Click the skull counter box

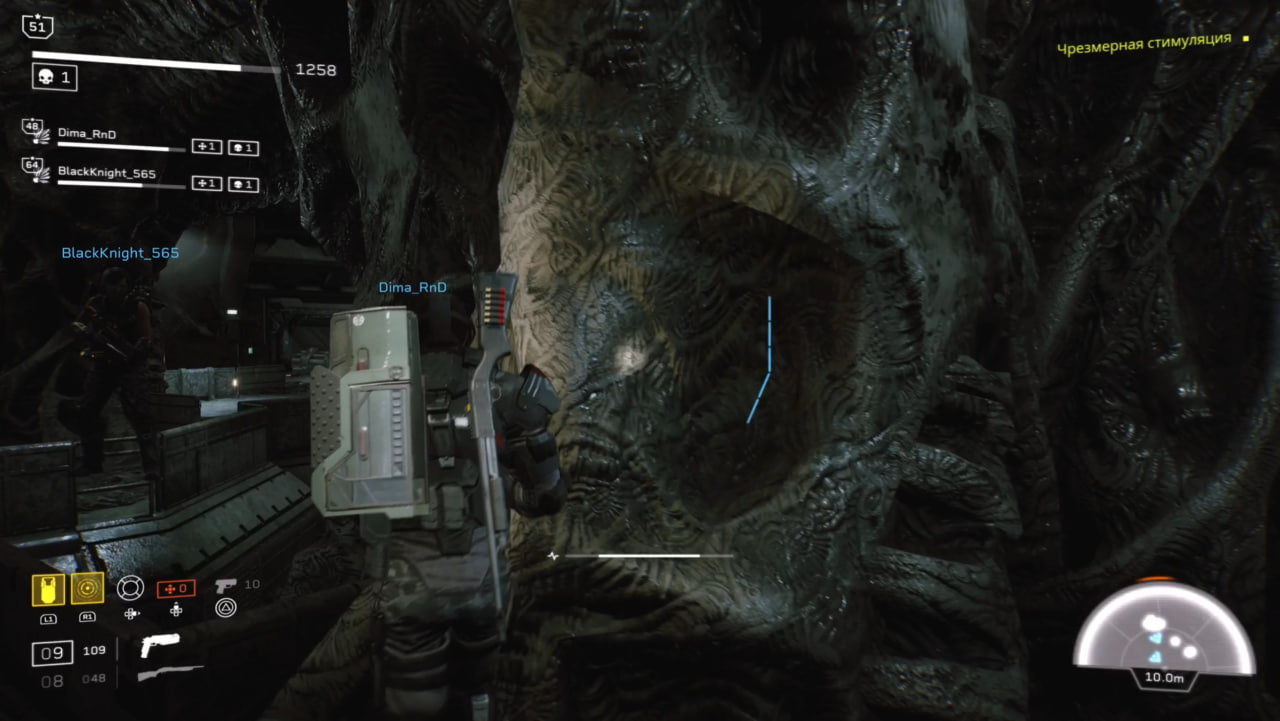(x=55, y=77)
